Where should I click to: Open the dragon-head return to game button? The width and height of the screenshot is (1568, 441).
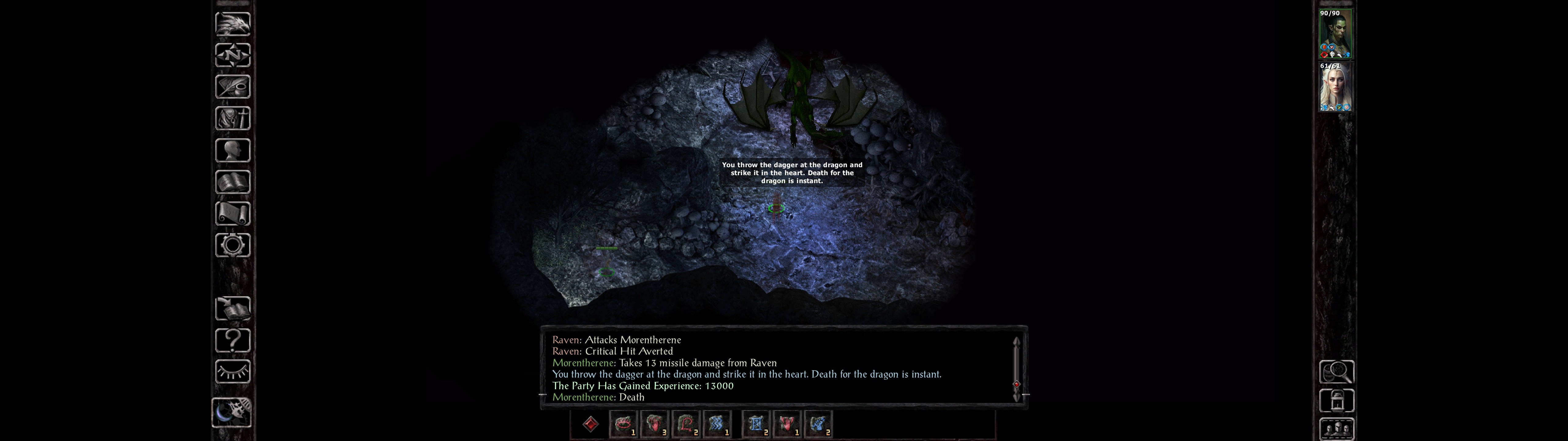tap(232, 24)
